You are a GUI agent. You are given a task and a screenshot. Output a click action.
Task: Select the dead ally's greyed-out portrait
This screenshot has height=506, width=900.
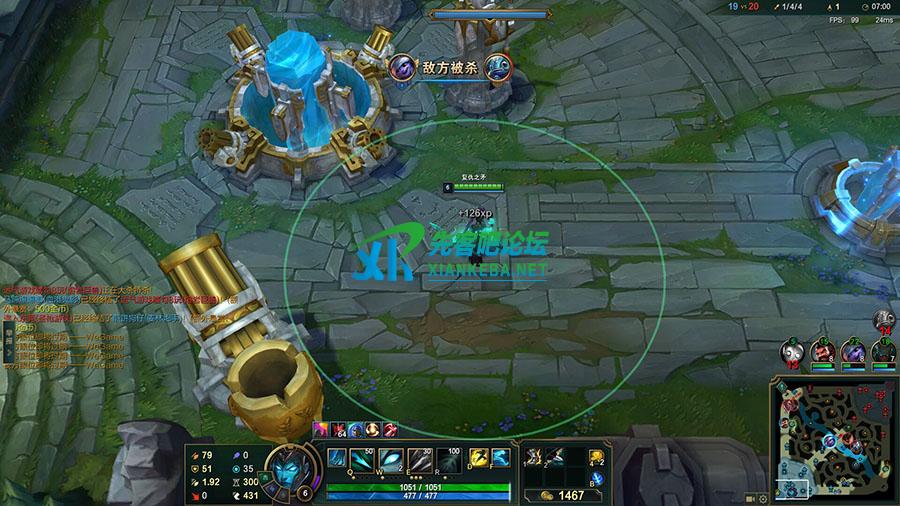pos(791,351)
